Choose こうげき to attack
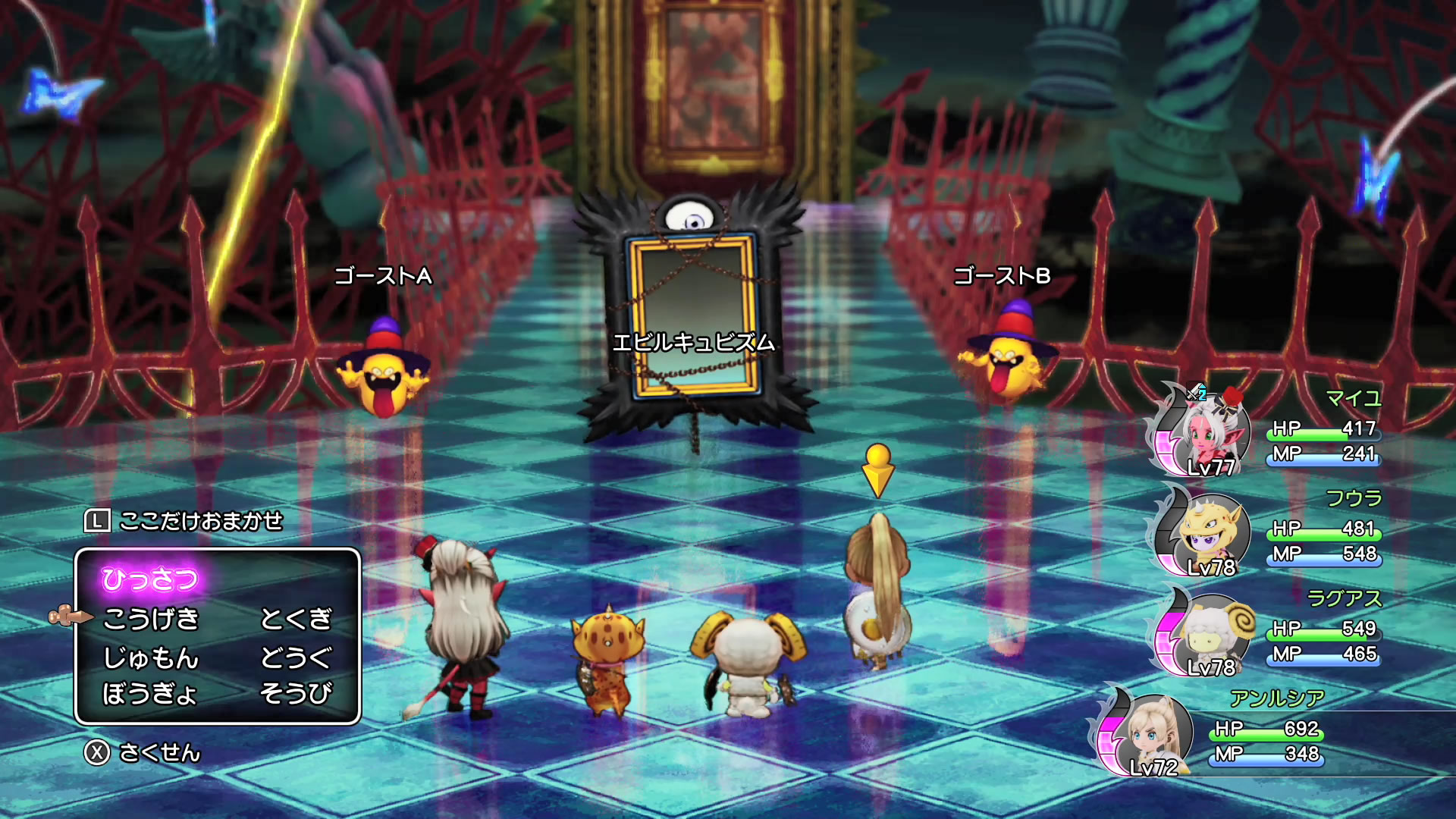Image resolution: width=1456 pixels, height=819 pixels. (151, 619)
